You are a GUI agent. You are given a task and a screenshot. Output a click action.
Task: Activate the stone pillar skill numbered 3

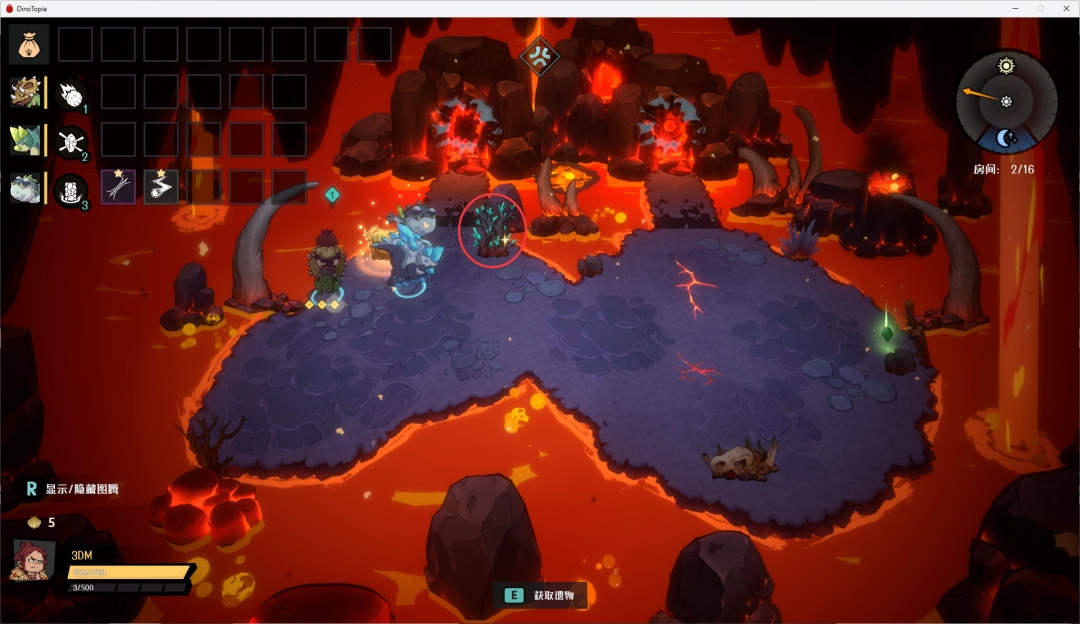(x=71, y=189)
